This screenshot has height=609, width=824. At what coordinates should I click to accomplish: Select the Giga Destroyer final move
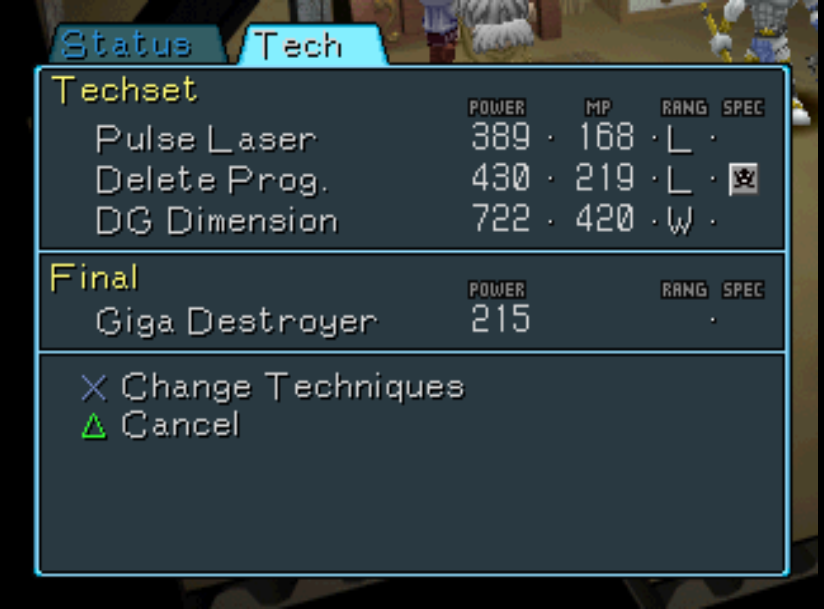pos(236,322)
